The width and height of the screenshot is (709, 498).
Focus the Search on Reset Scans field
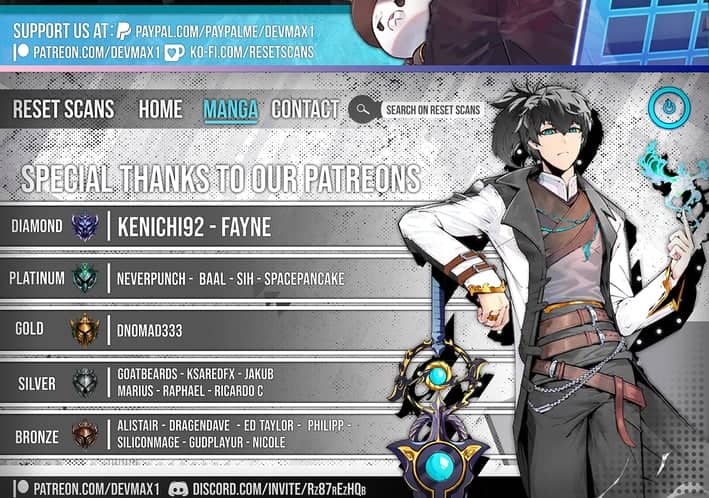click(x=432, y=110)
